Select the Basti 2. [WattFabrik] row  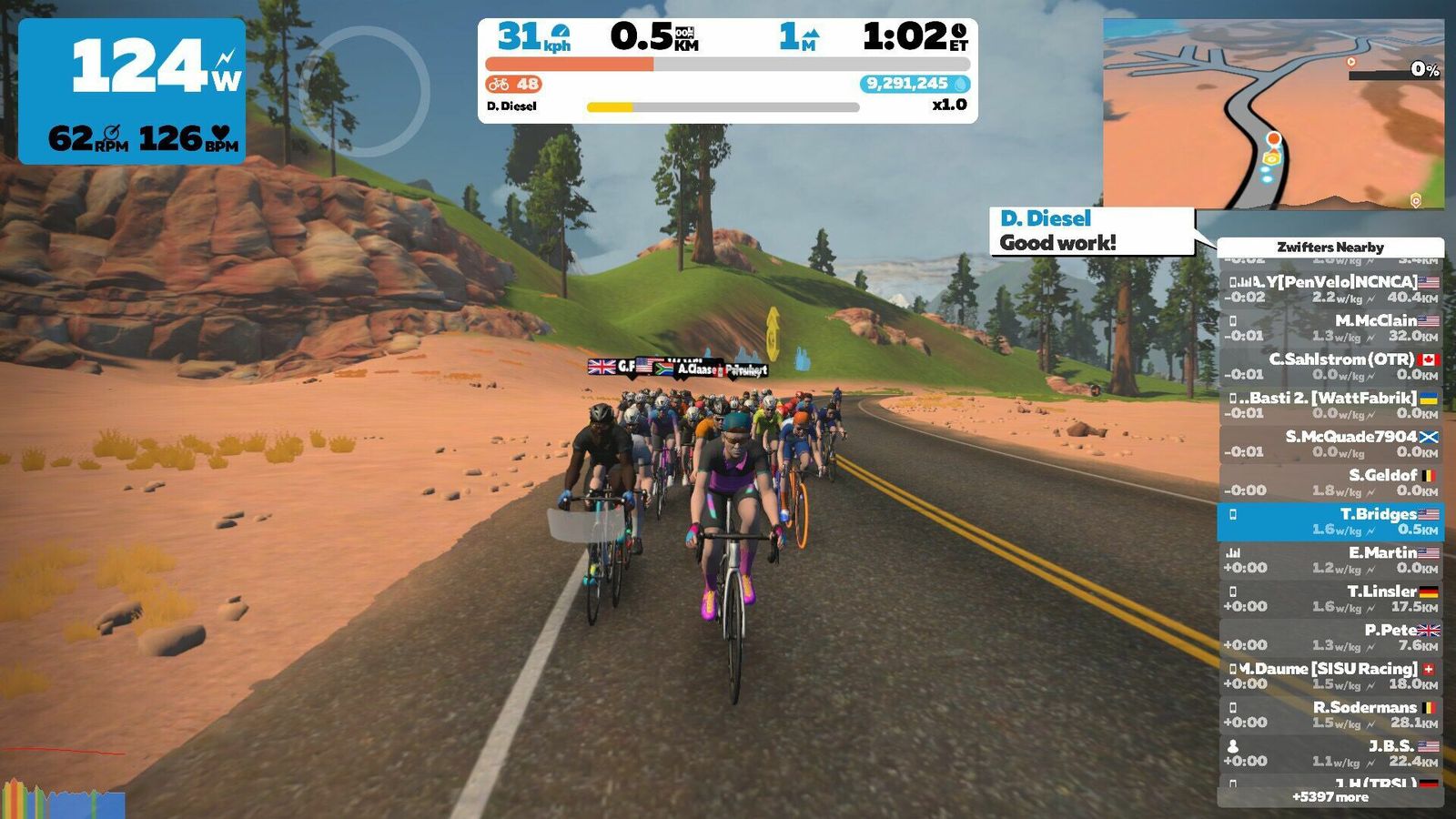click(1330, 405)
